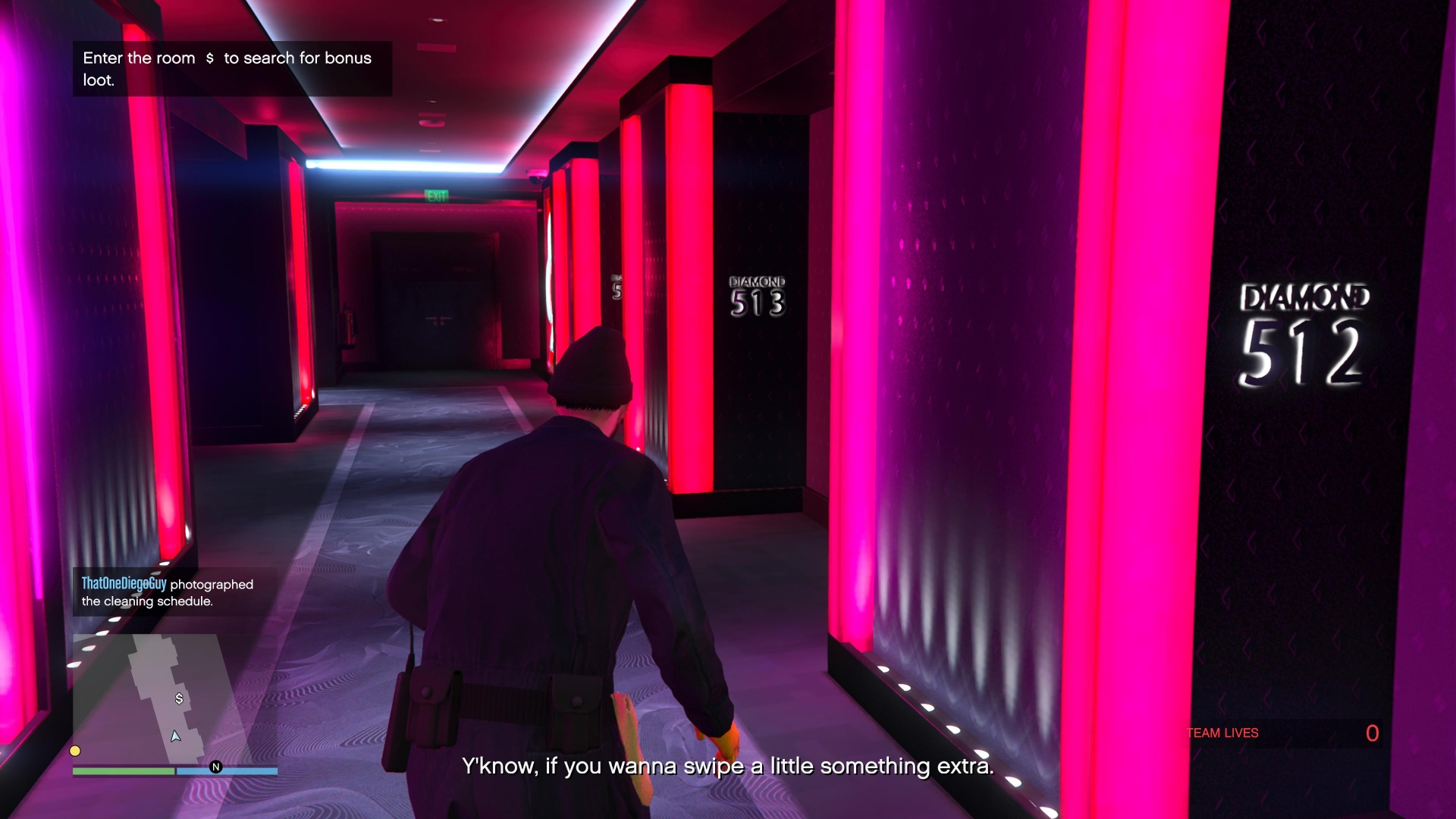Click the fire extinguisher box in the hallway
Viewport: 1456px width, 819px height.
pos(348,326)
